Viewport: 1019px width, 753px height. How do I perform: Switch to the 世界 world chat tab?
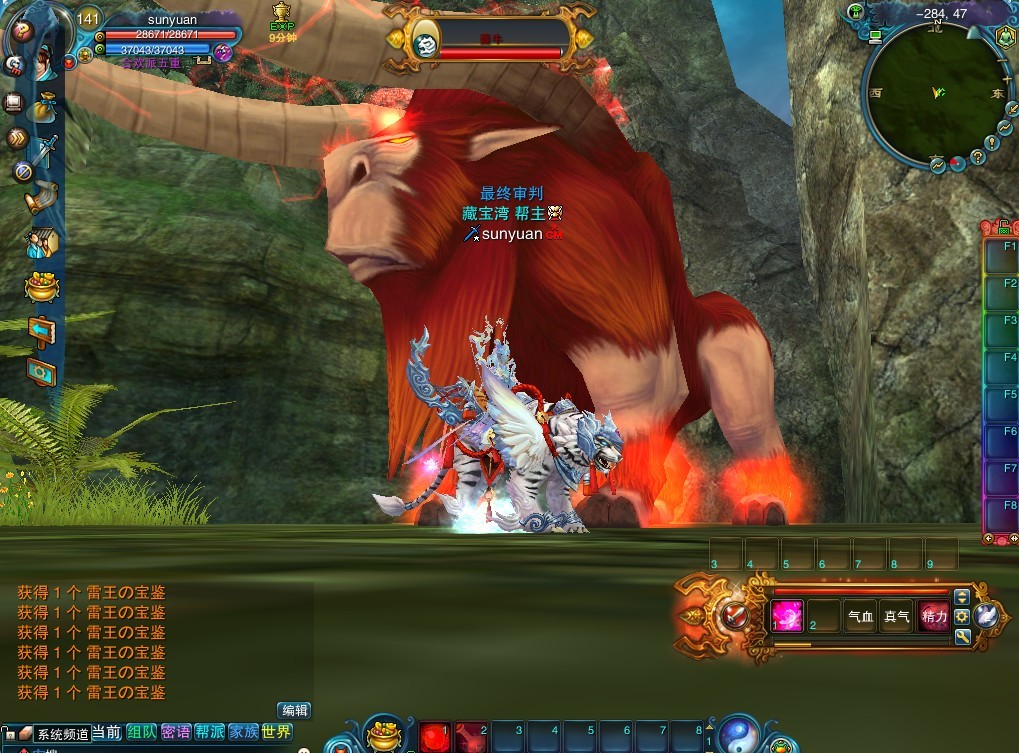point(276,732)
